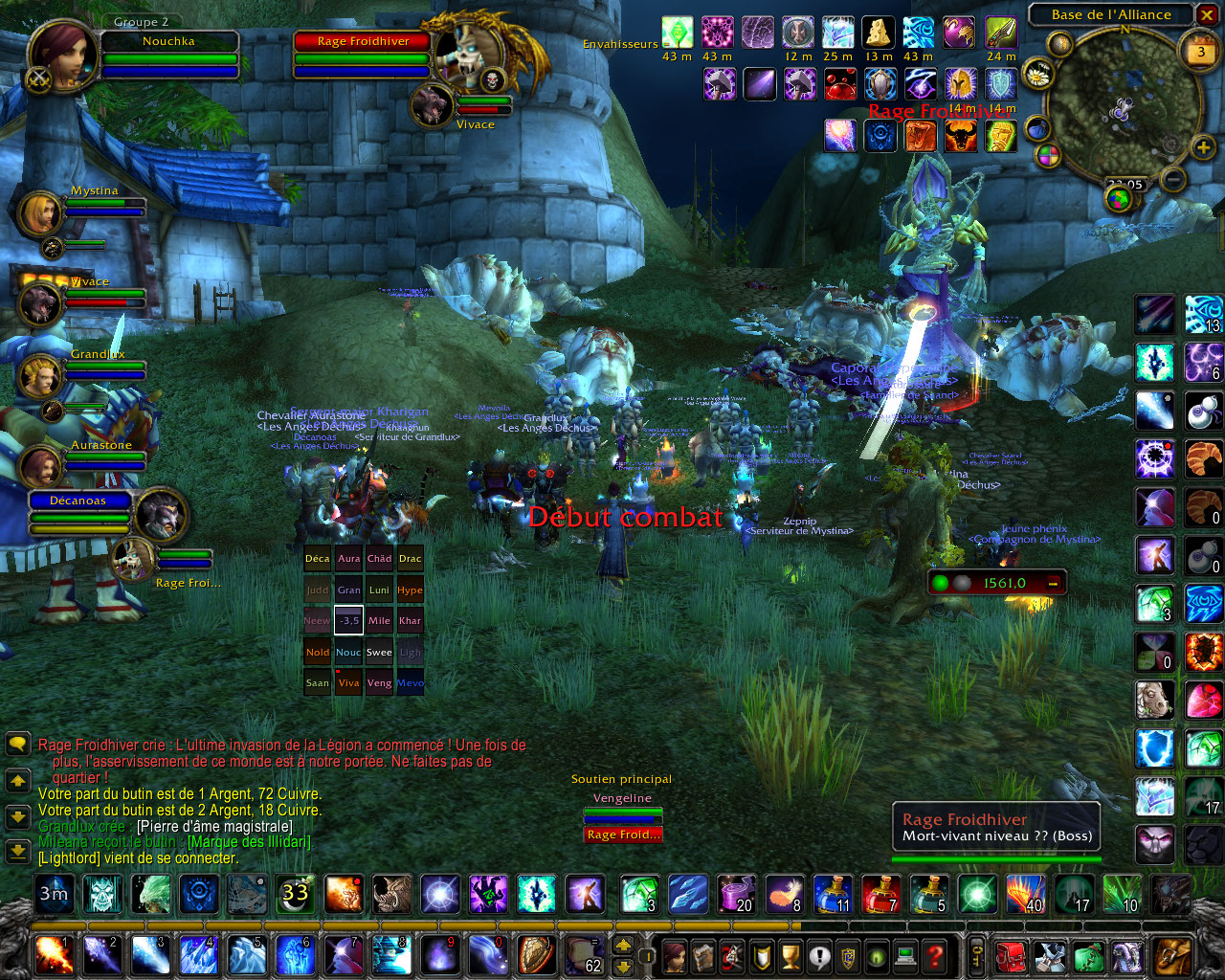Open the character info micro button
This screenshot has height=980, width=1225.
pyautogui.click(x=675, y=955)
